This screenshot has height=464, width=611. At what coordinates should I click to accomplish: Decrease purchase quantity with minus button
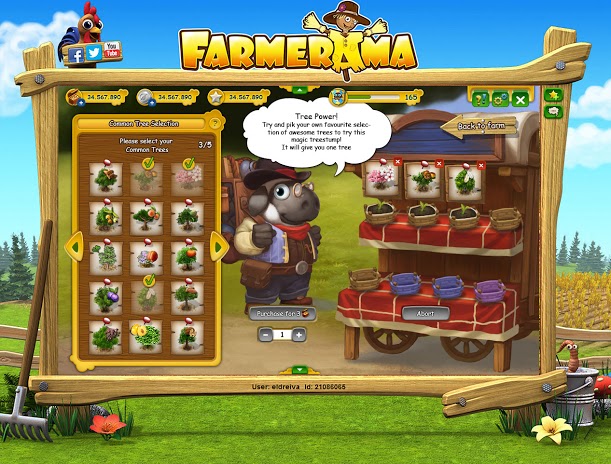coord(266,334)
